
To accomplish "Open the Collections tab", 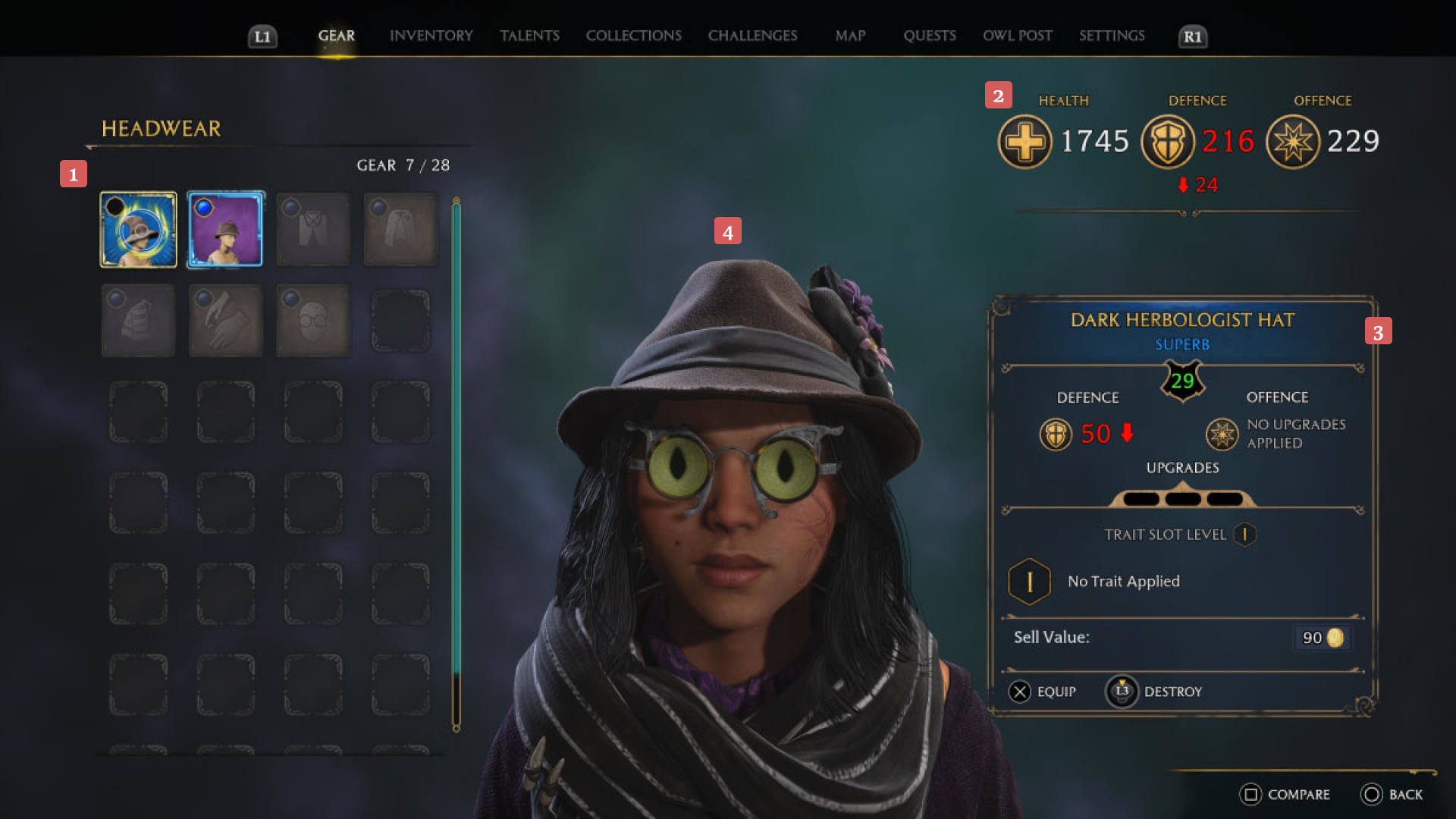I will point(633,35).
